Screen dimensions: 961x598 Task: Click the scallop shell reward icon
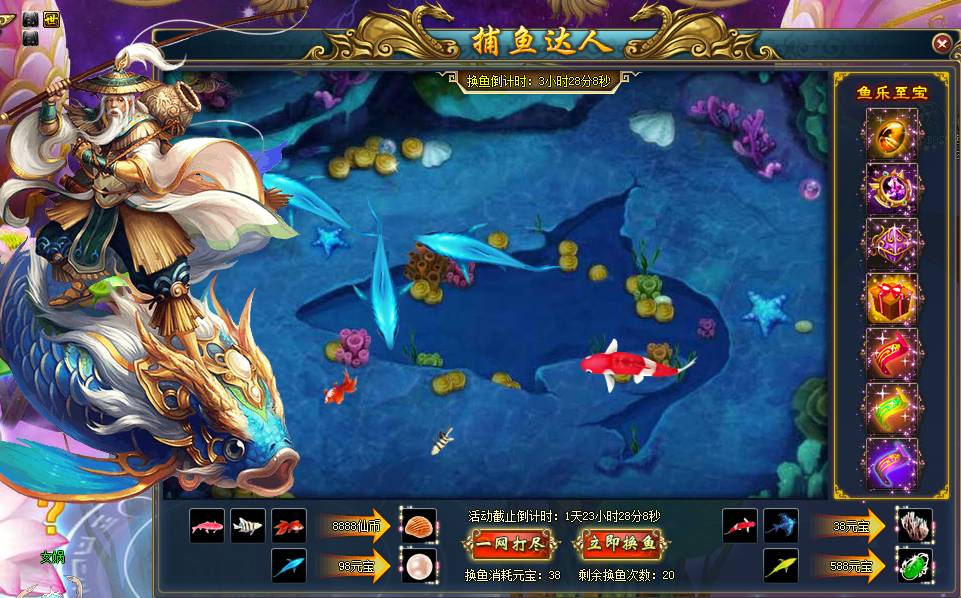(x=419, y=525)
